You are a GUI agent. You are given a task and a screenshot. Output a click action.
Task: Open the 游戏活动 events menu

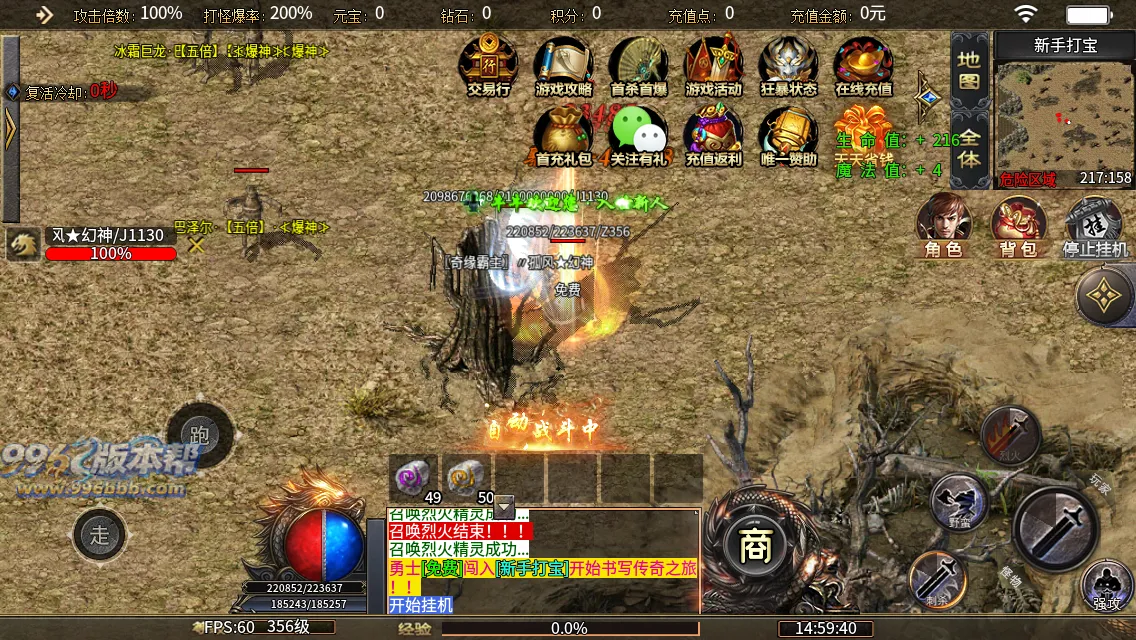(713, 66)
